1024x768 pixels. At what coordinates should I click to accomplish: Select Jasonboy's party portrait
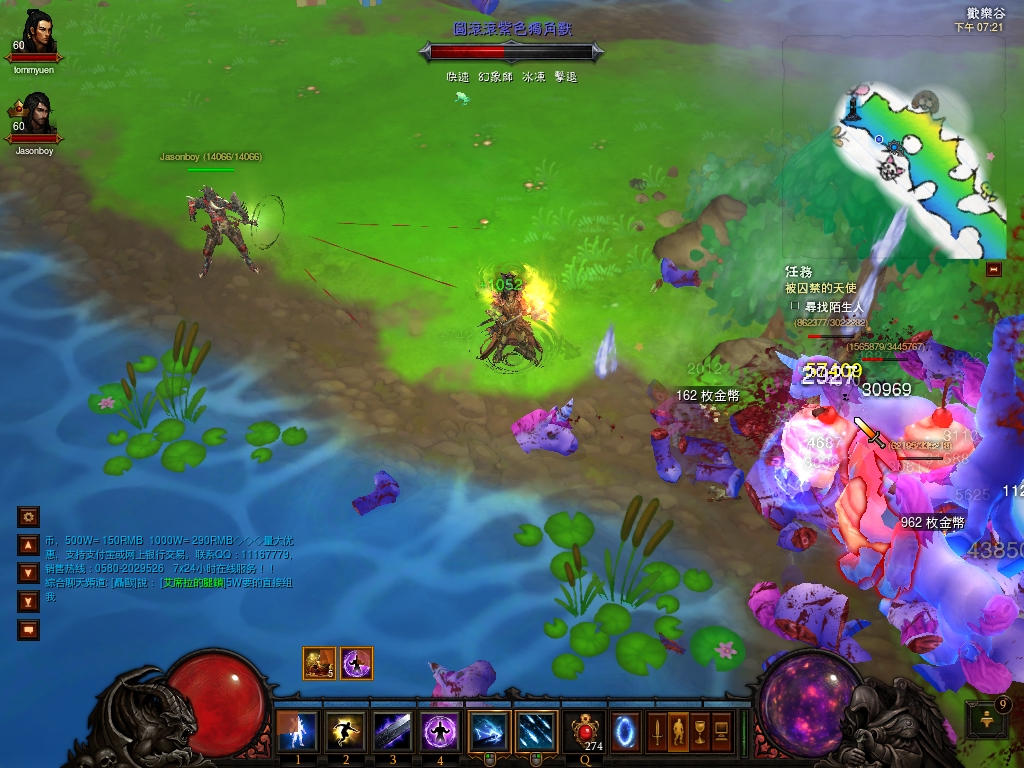(36, 117)
